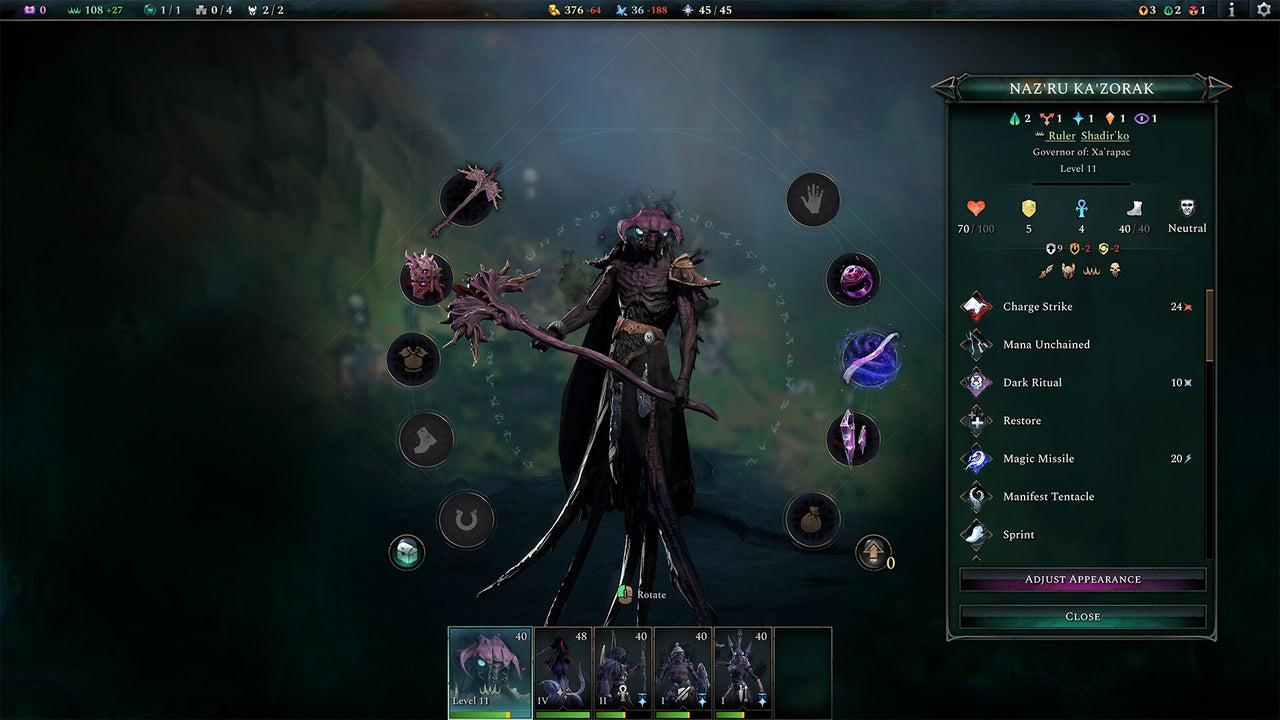Click the Close button on the hero panel
This screenshot has width=1280, height=720.
(1082, 616)
